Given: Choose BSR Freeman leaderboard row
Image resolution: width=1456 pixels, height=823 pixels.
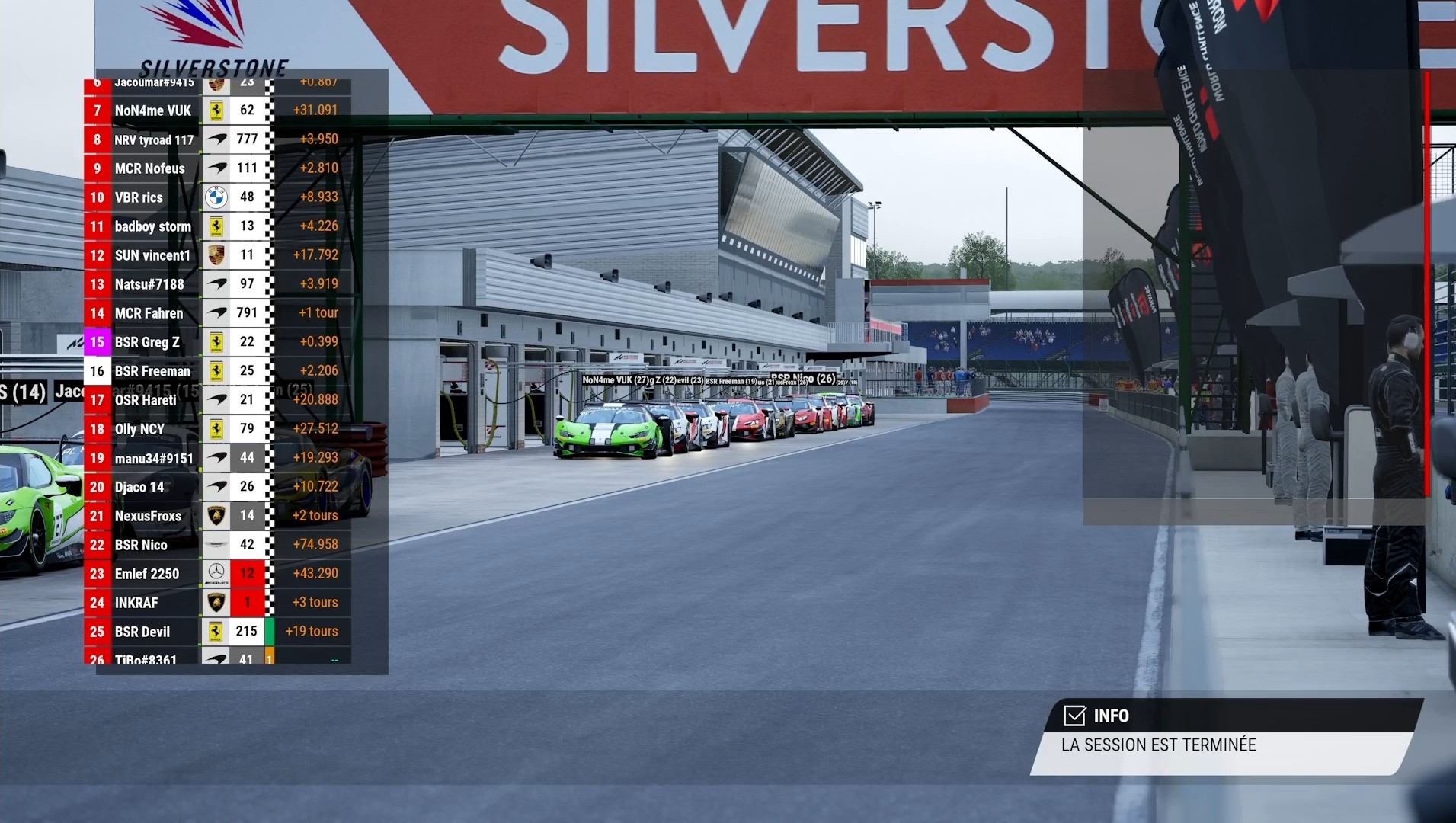Looking at the screenshot, I should pyautogui.click(x=152, y=371).
